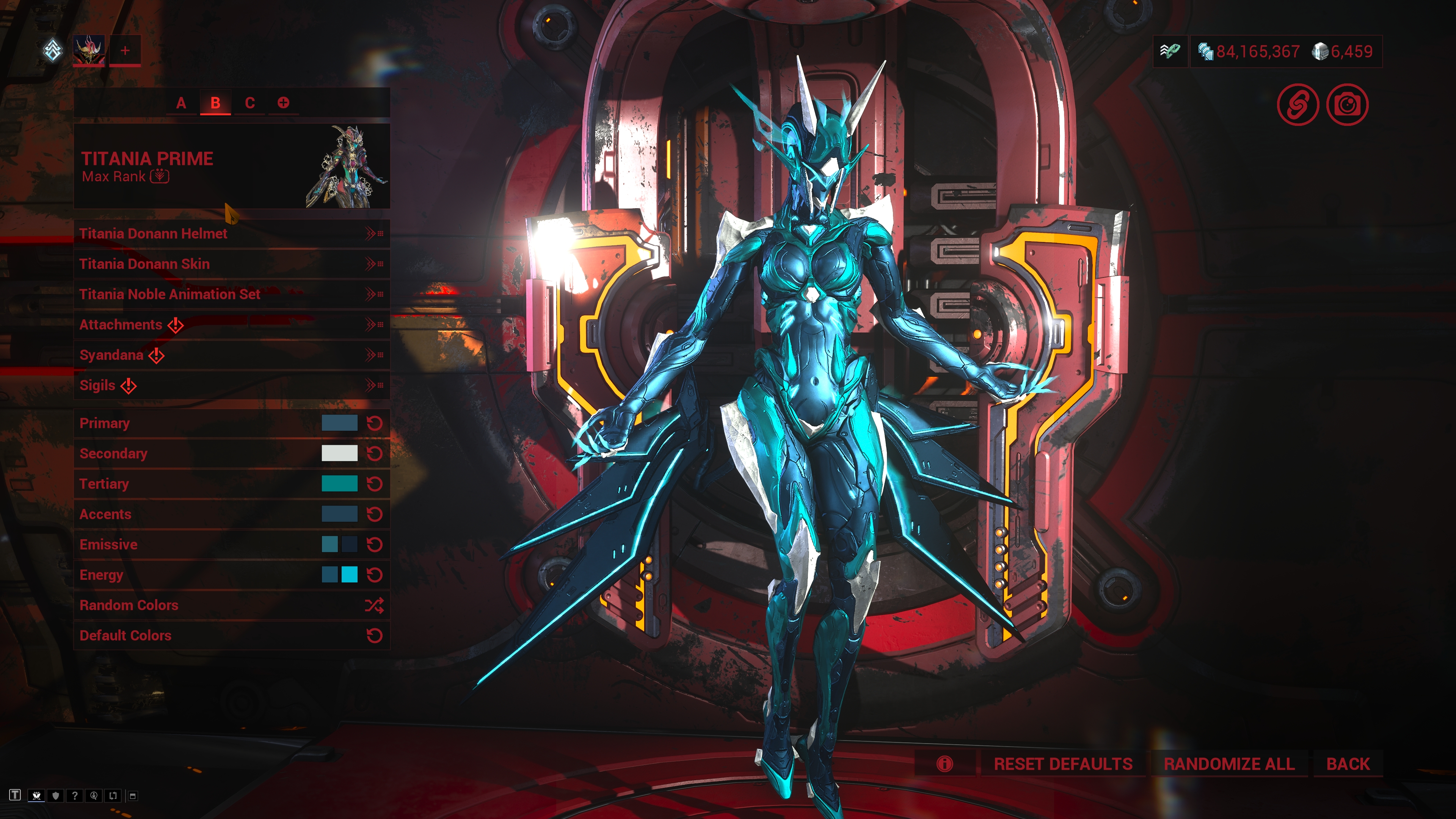Click the sync arrows icon near the bottom left
Image resolution: width=1456 pixels, height=819 pixels.
coord(113,796)
